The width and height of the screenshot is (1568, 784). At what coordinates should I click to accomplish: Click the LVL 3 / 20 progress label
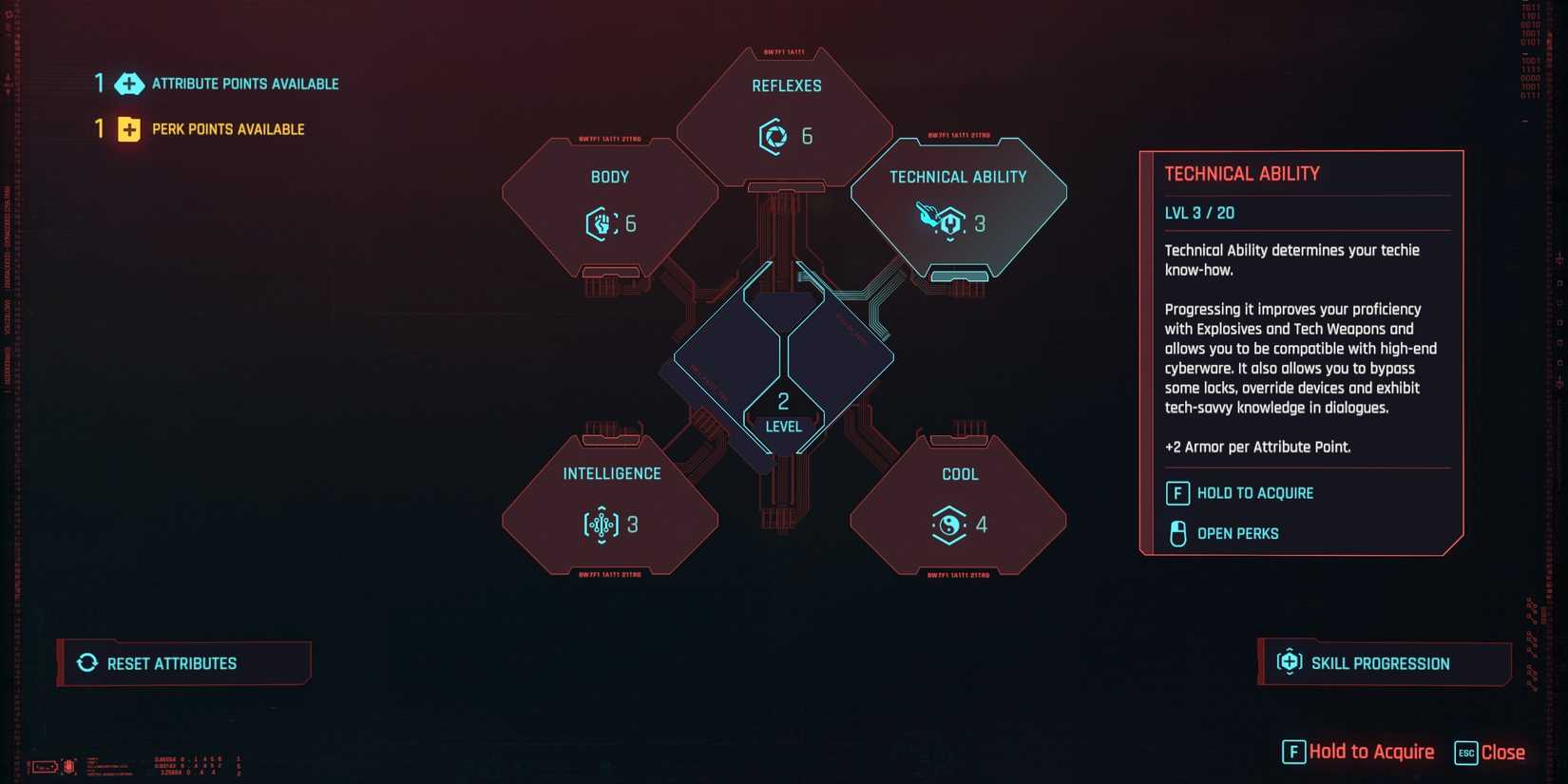[x=1199, y=212]
